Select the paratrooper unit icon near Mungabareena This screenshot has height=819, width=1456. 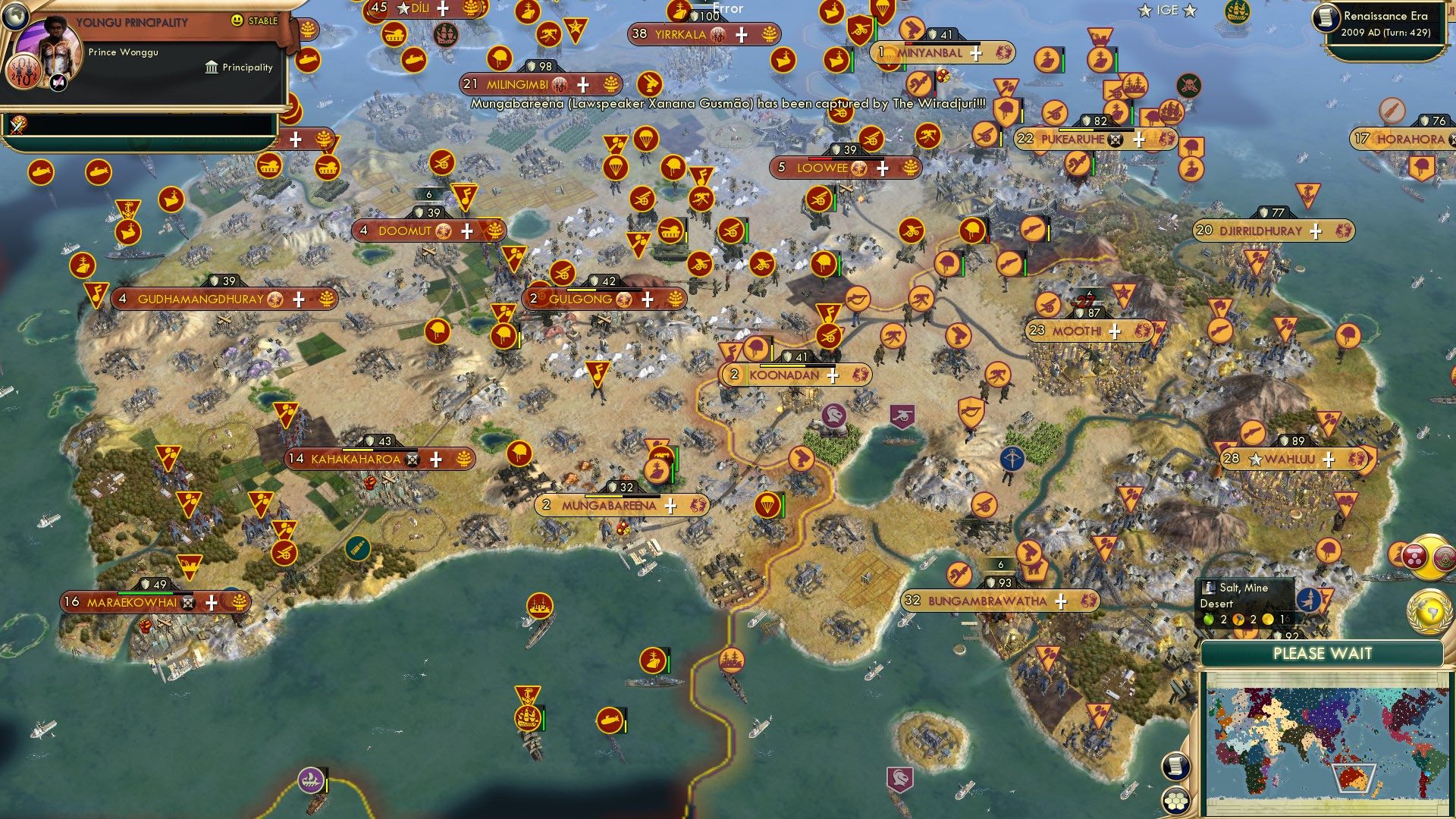pyautogui.click(x=767, y=503)
